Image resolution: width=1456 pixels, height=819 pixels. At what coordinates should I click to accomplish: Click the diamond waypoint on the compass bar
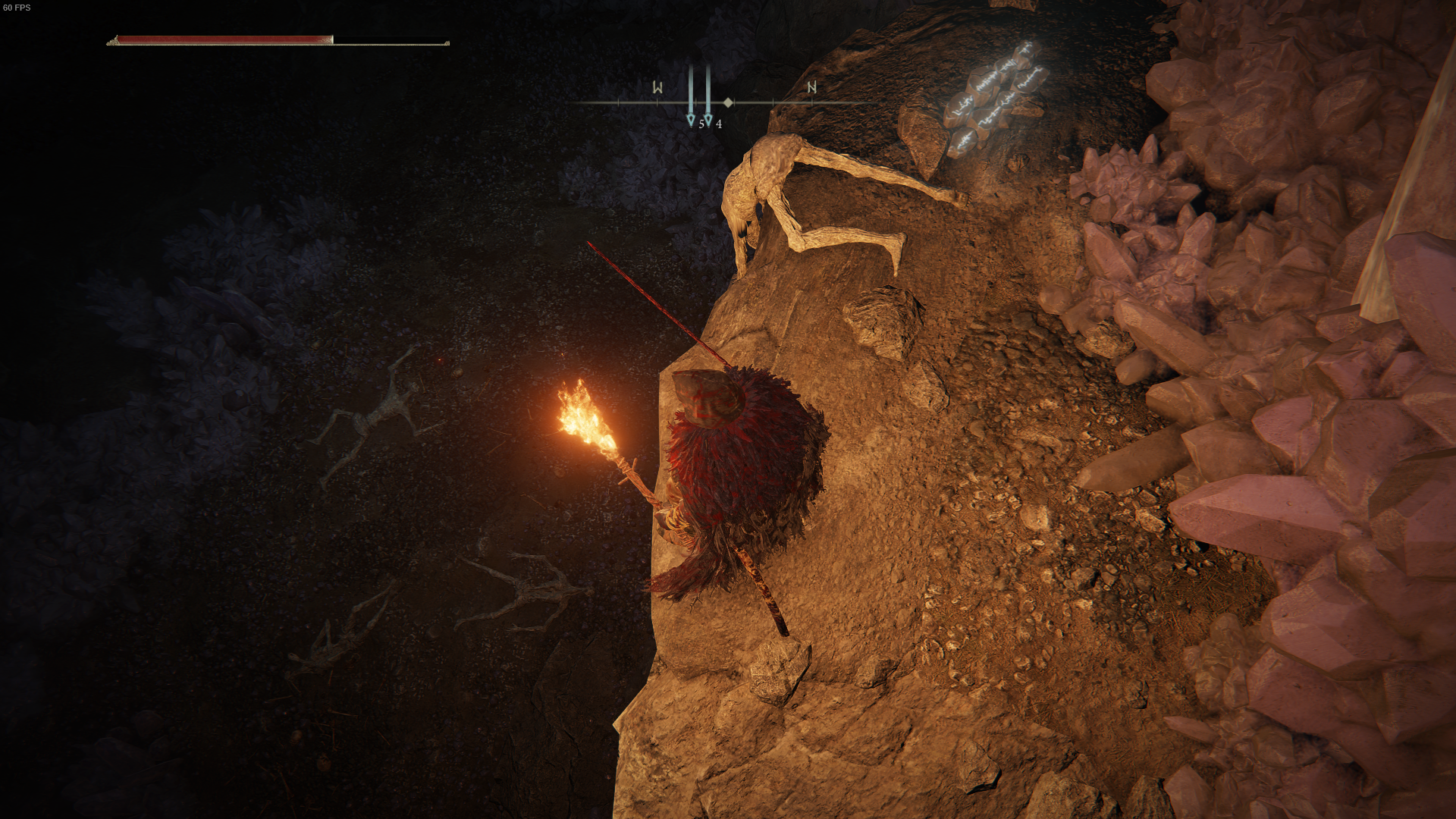coord(728,102)
